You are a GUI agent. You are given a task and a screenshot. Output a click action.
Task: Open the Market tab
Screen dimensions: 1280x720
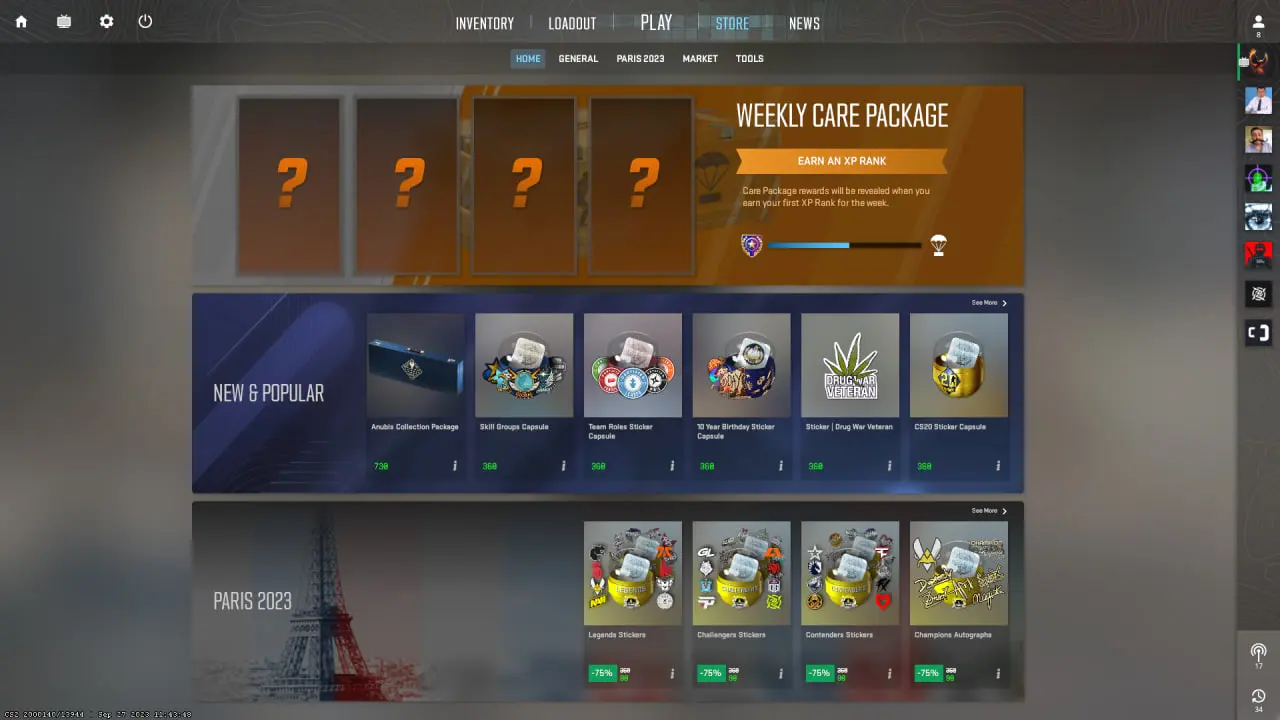click(700, 59)
